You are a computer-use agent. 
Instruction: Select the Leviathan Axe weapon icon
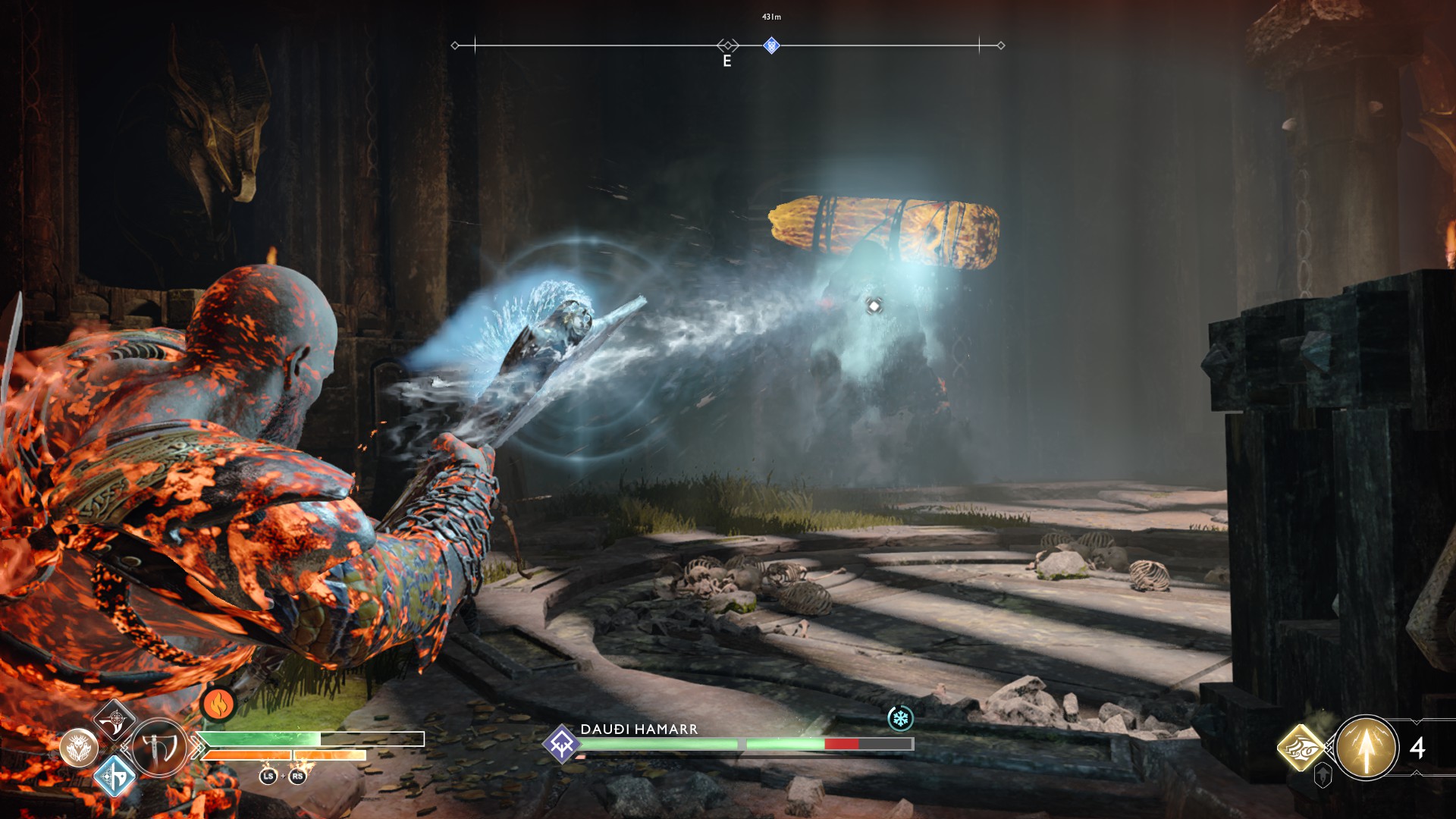159,748
